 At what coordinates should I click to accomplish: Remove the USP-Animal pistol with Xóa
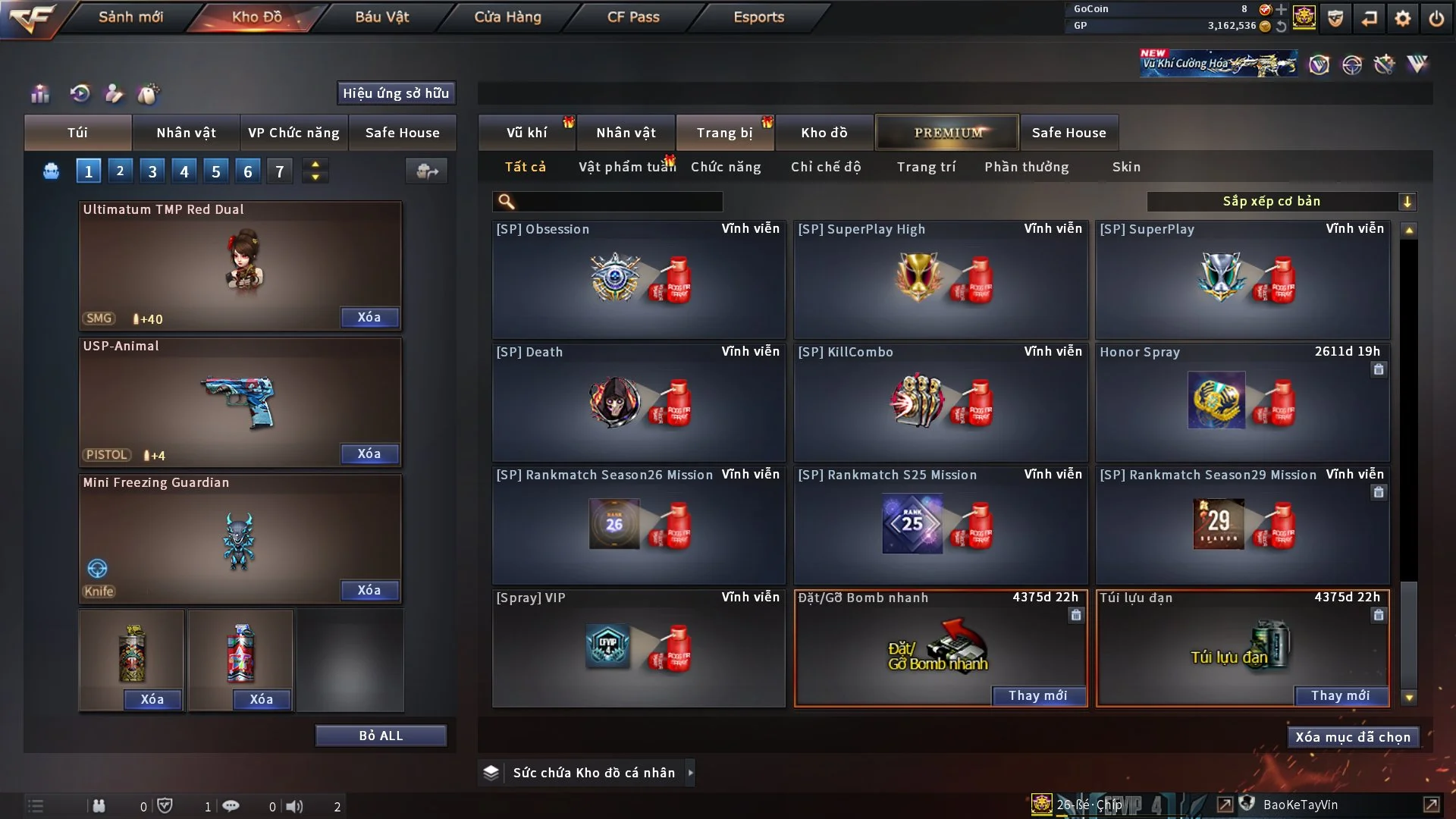[x=369, y=453]
